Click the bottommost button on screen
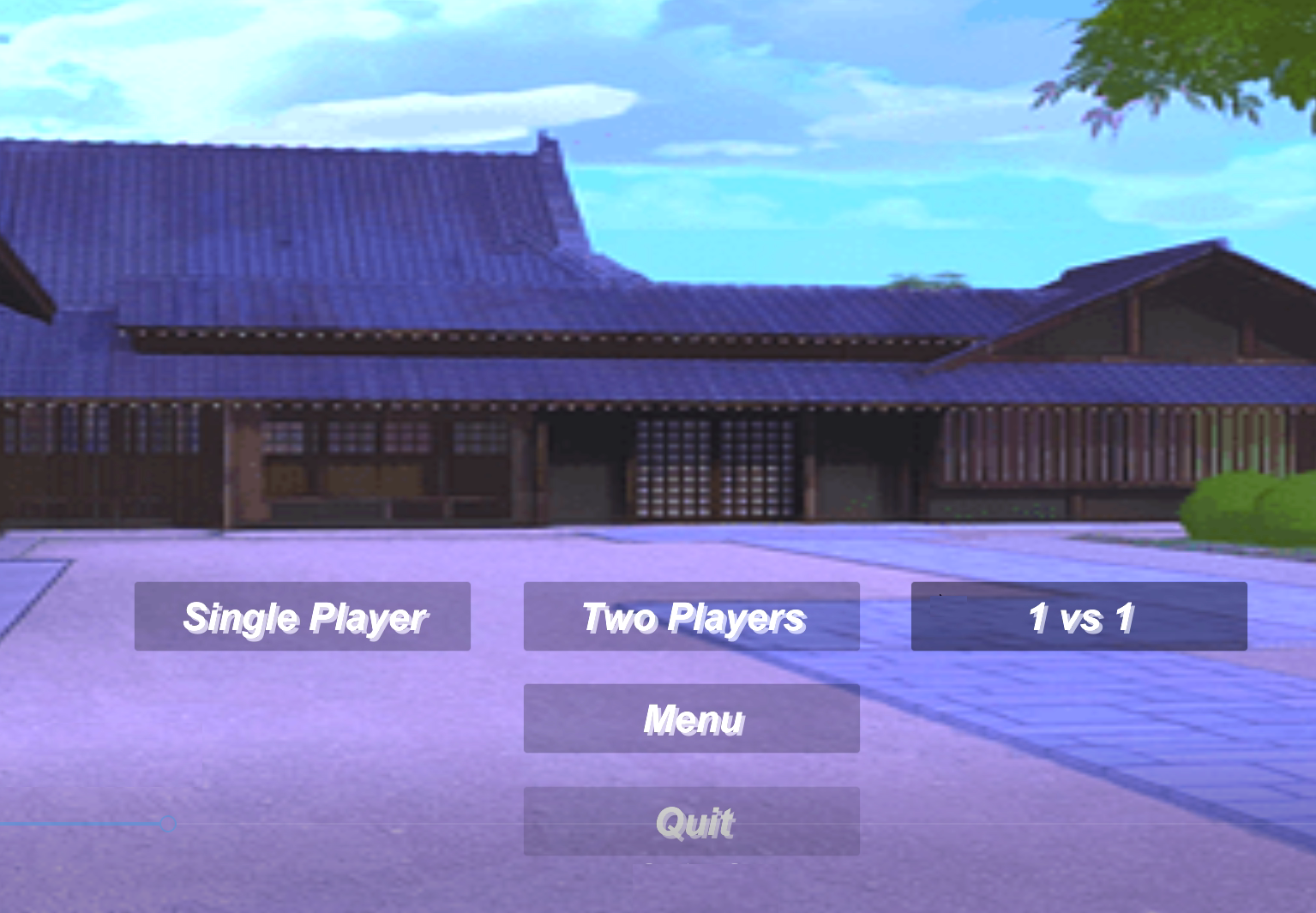 pyautogui.click(x=691, y=820)
